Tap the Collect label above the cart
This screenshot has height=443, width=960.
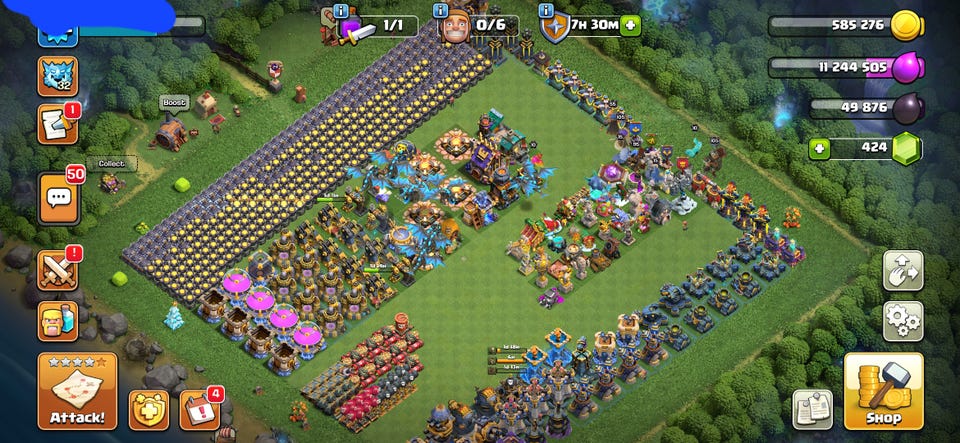110,164
